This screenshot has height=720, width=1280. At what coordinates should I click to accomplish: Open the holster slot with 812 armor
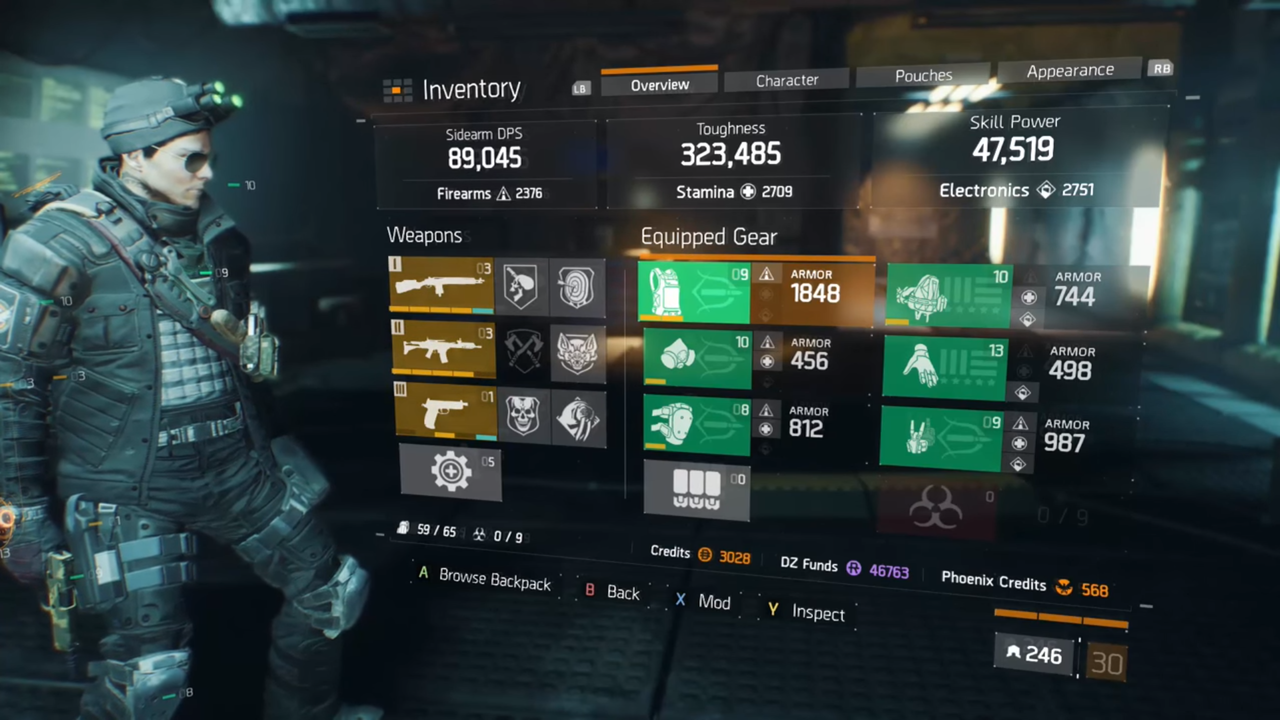click(695, 425)
